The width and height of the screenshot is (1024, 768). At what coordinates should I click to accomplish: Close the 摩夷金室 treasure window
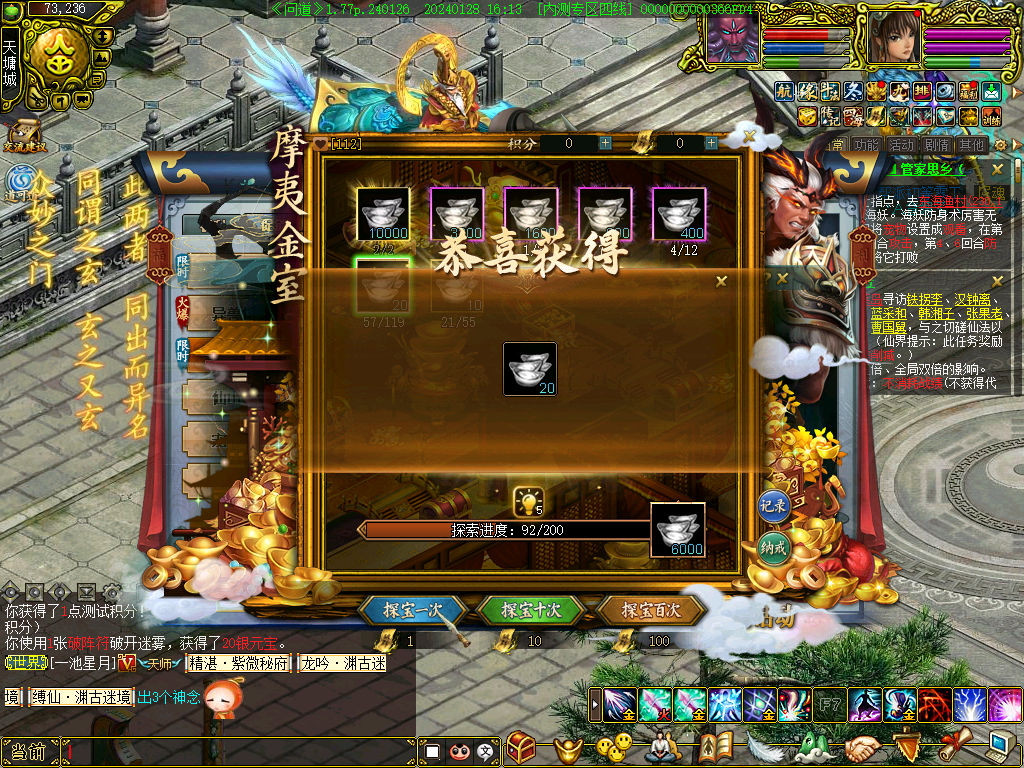(749, 135)
